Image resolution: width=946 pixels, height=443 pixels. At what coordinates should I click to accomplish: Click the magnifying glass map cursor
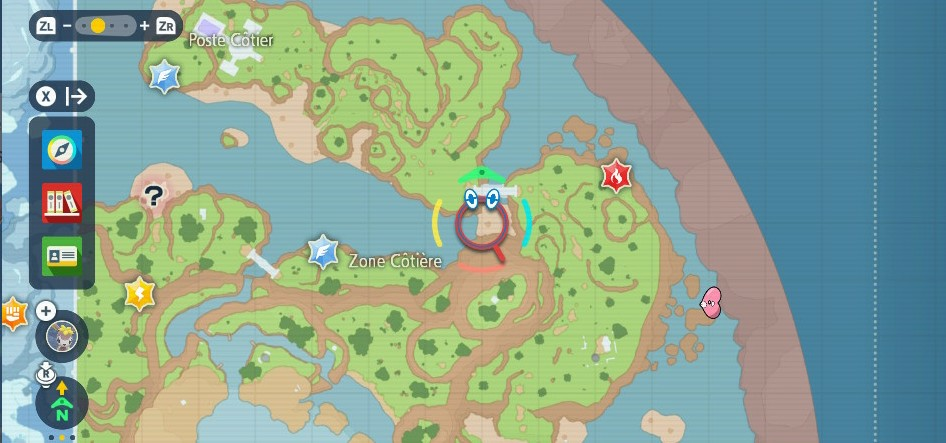(x=483, y=224)
